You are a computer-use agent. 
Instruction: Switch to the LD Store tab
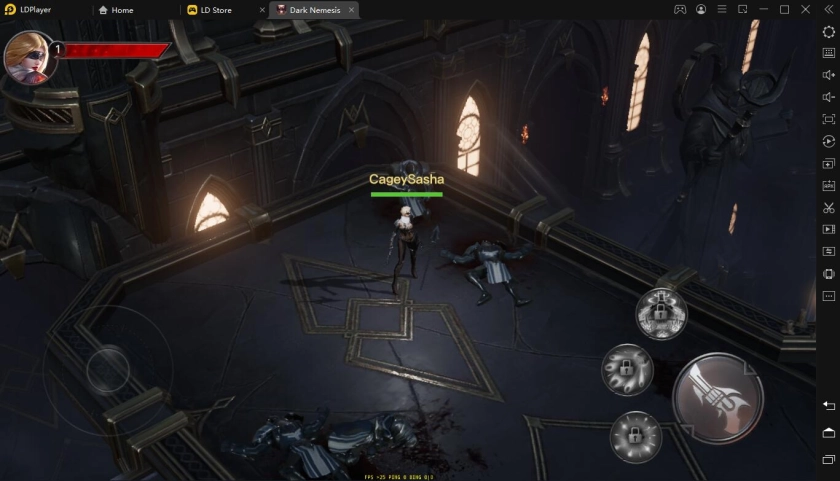tap(216, 10)
